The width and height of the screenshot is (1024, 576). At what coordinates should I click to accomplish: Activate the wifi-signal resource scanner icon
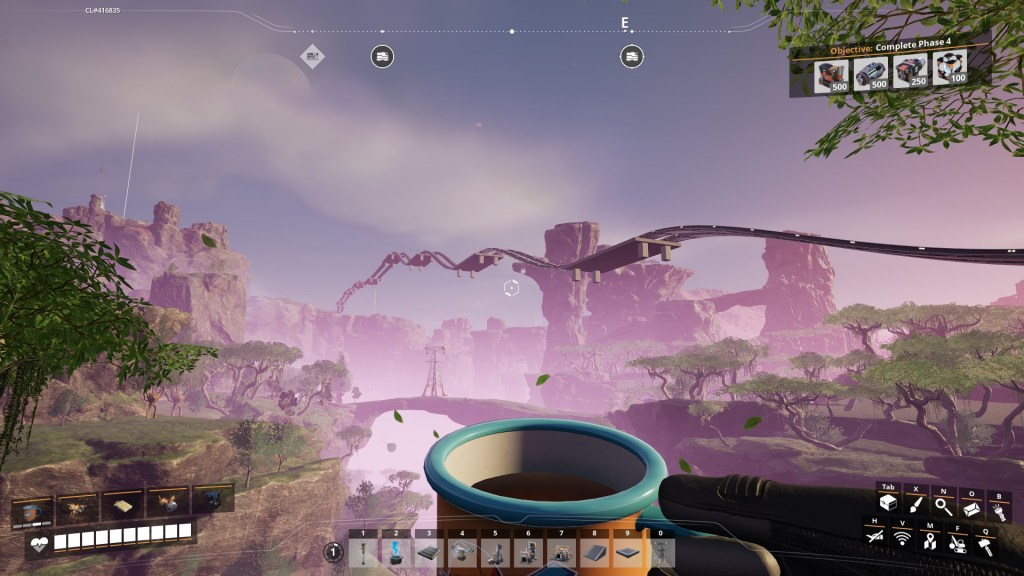click(x=902, y=540)
